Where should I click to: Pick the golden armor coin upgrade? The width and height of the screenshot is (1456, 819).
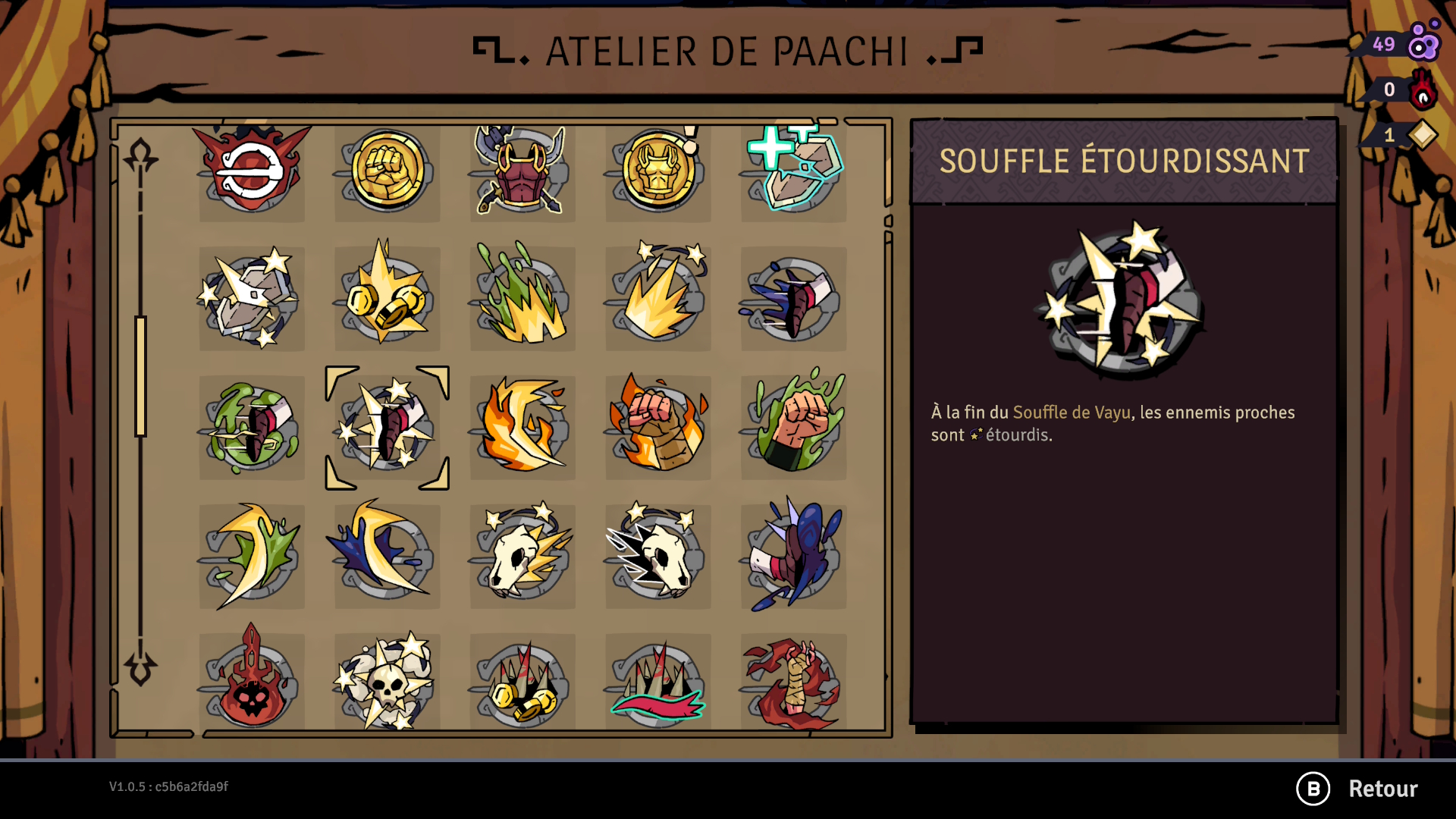pos(658,171)
